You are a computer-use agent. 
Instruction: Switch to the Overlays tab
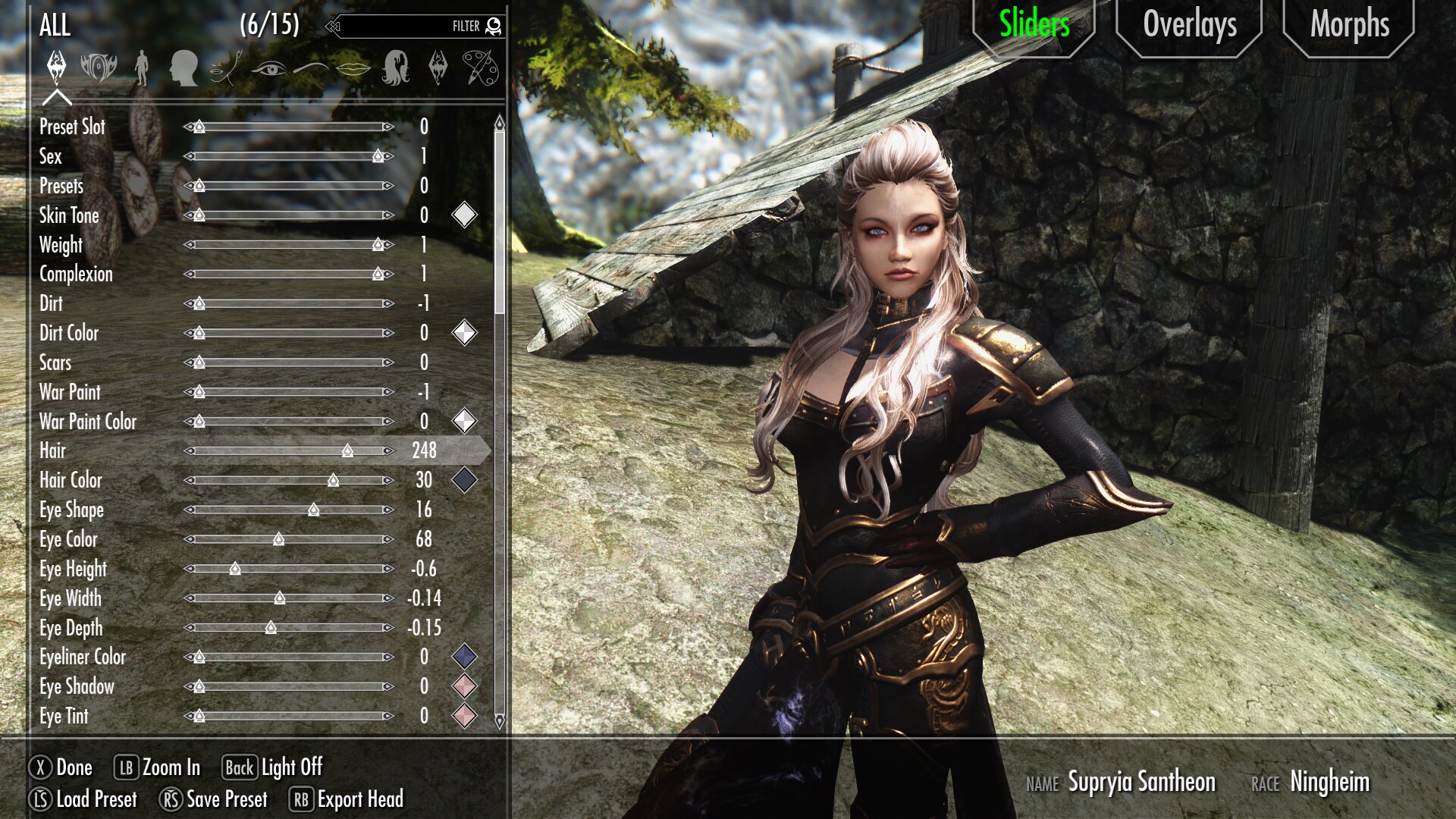pyautogui.click(x=1189, y=26)
